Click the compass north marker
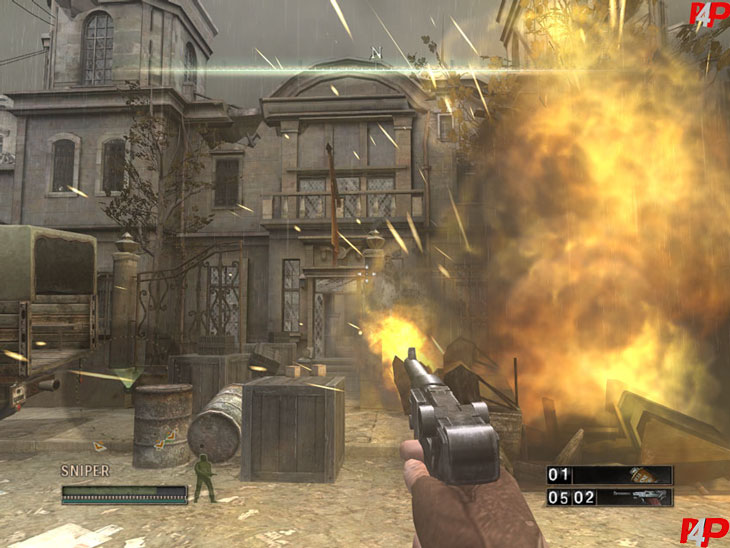Viewport: 730px width, 548px height. click(x=376, y=53)
